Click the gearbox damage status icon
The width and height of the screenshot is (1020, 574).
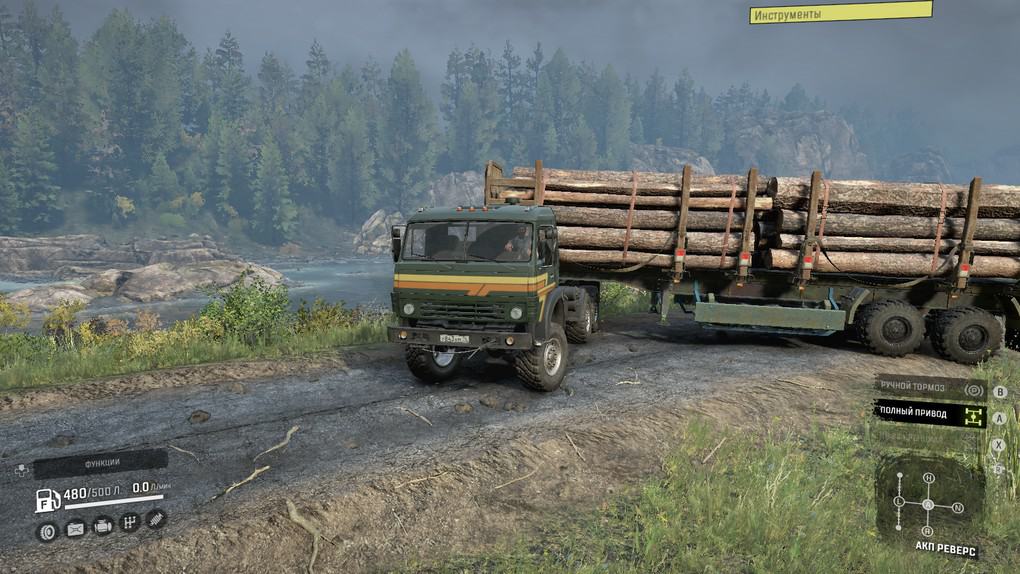129,523
